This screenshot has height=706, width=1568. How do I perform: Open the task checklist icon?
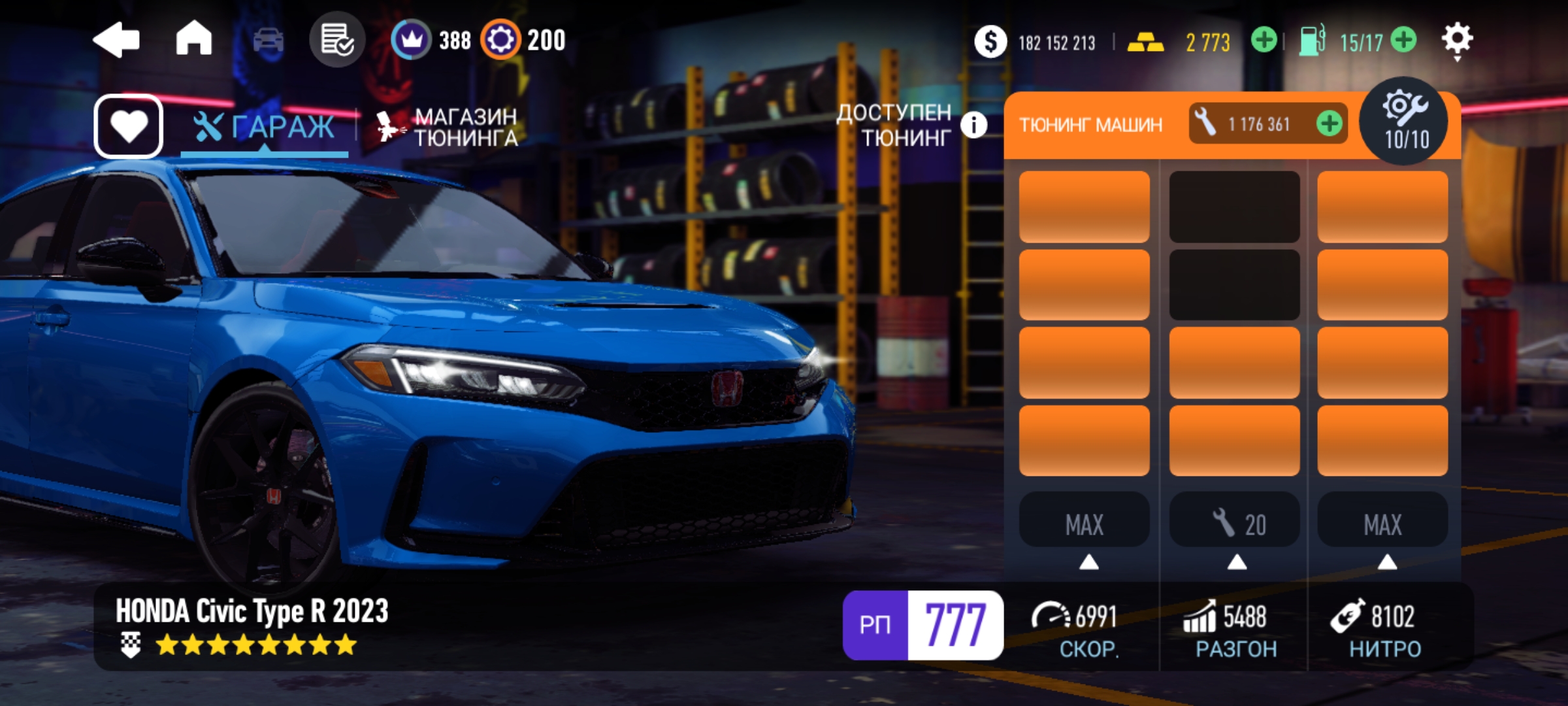coord(336,40)
